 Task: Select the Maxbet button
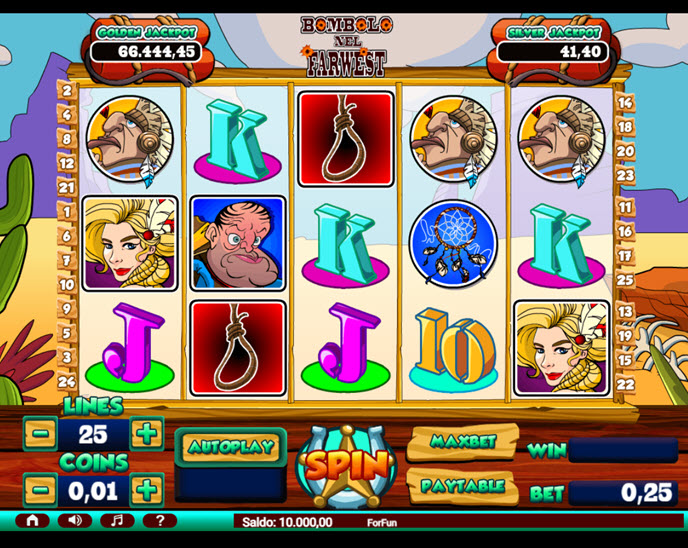pos(460,441)
